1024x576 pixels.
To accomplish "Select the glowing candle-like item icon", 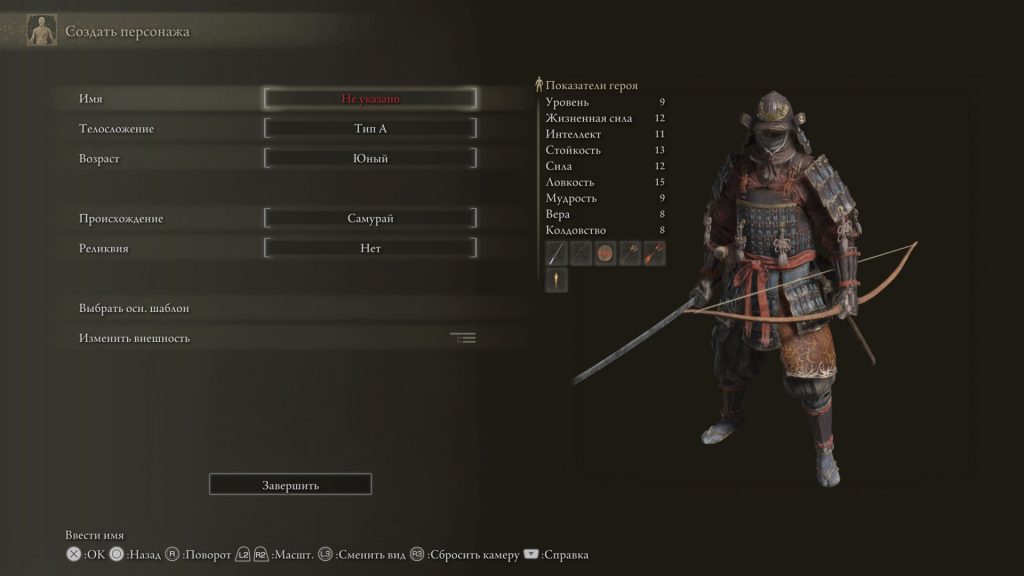I will click(x=557, y=280).
